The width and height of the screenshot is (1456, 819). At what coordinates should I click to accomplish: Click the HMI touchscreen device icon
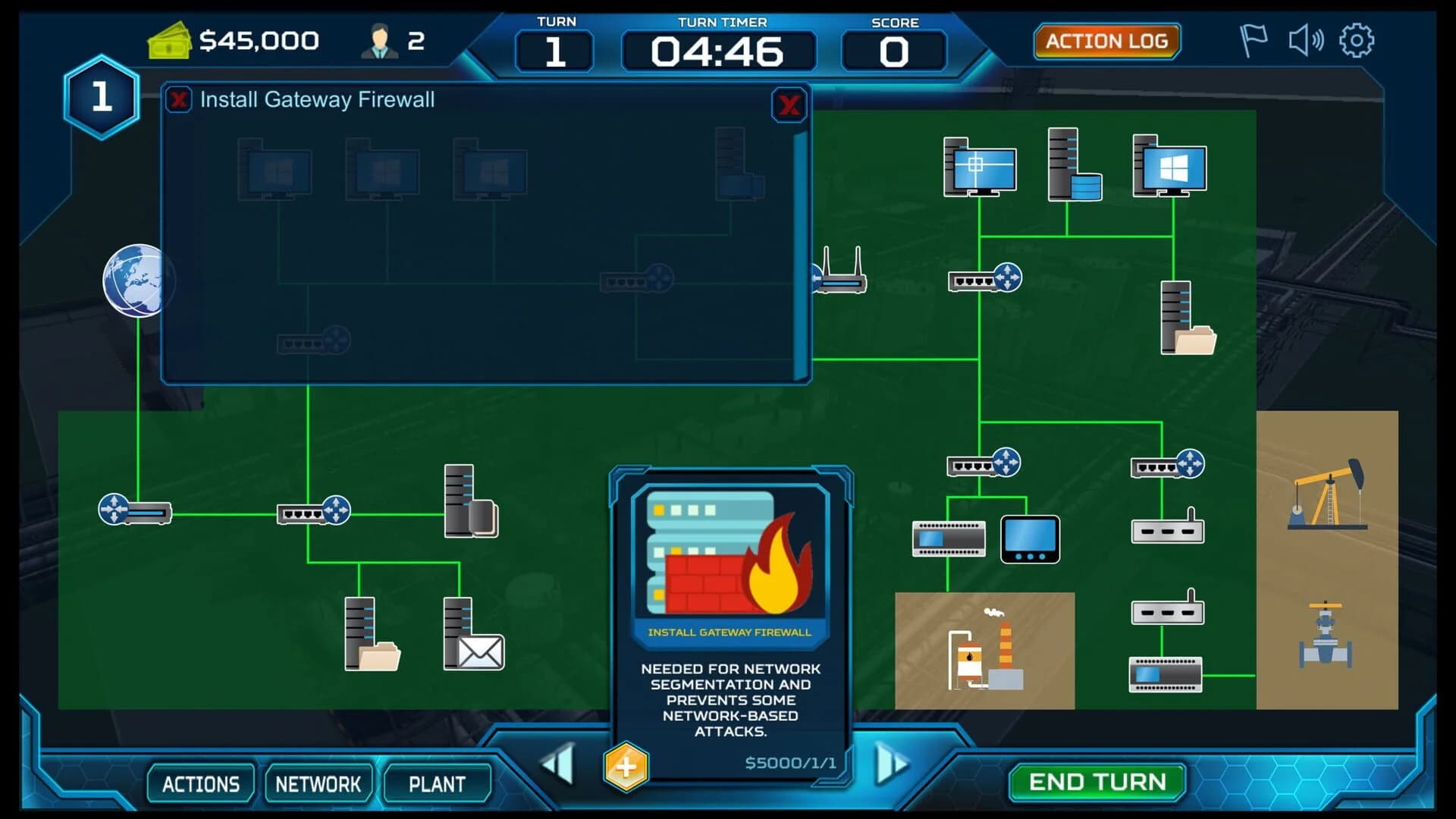(x=1029, y=540)
